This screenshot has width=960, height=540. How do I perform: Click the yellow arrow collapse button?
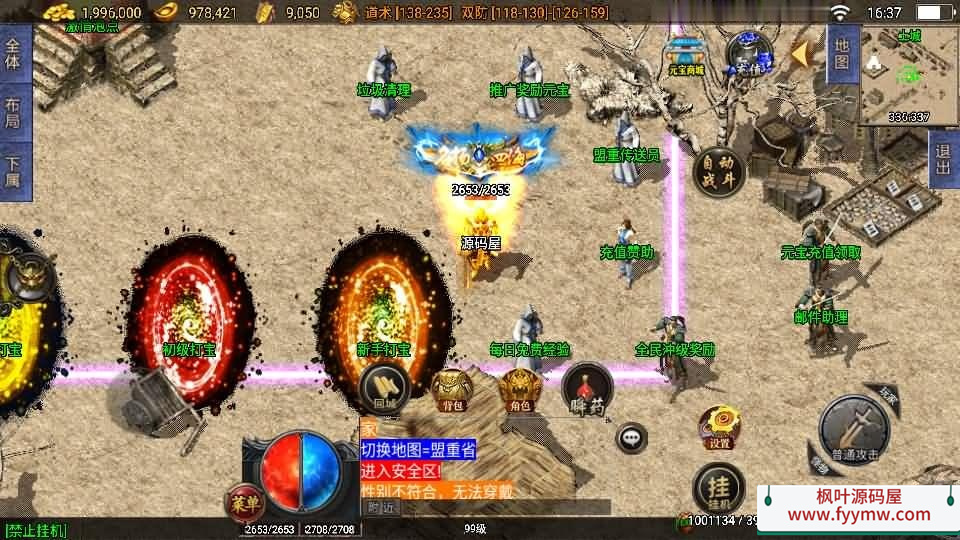point(801,54)
